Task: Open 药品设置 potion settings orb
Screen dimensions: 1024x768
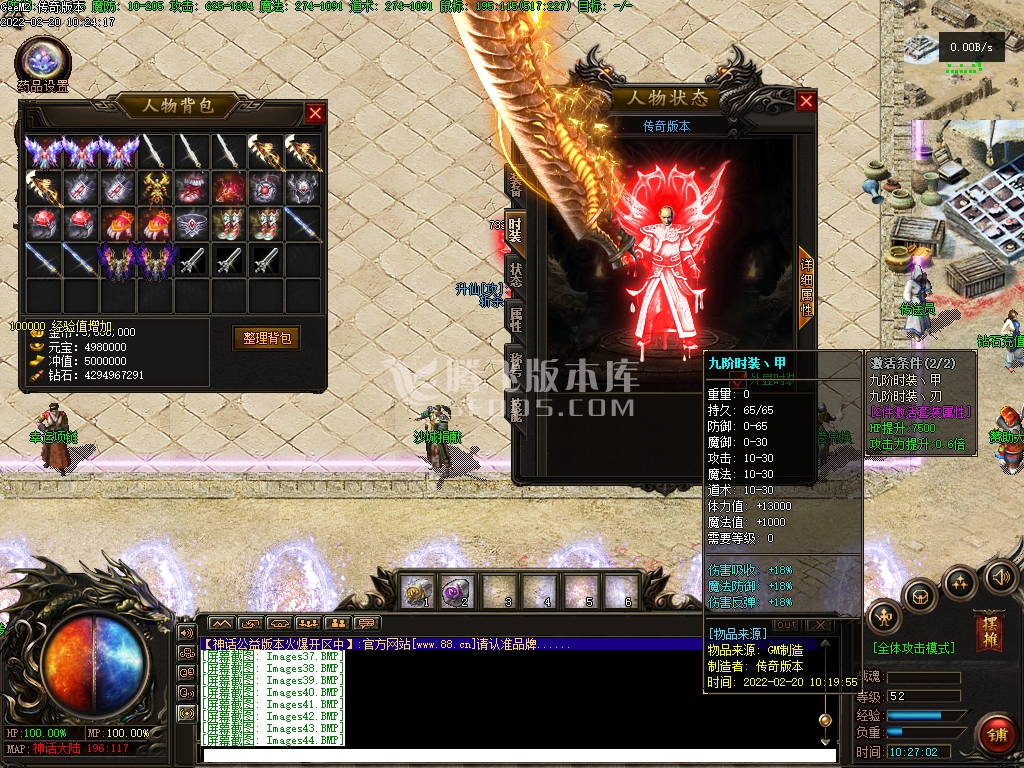Action: tap(43, 60)
